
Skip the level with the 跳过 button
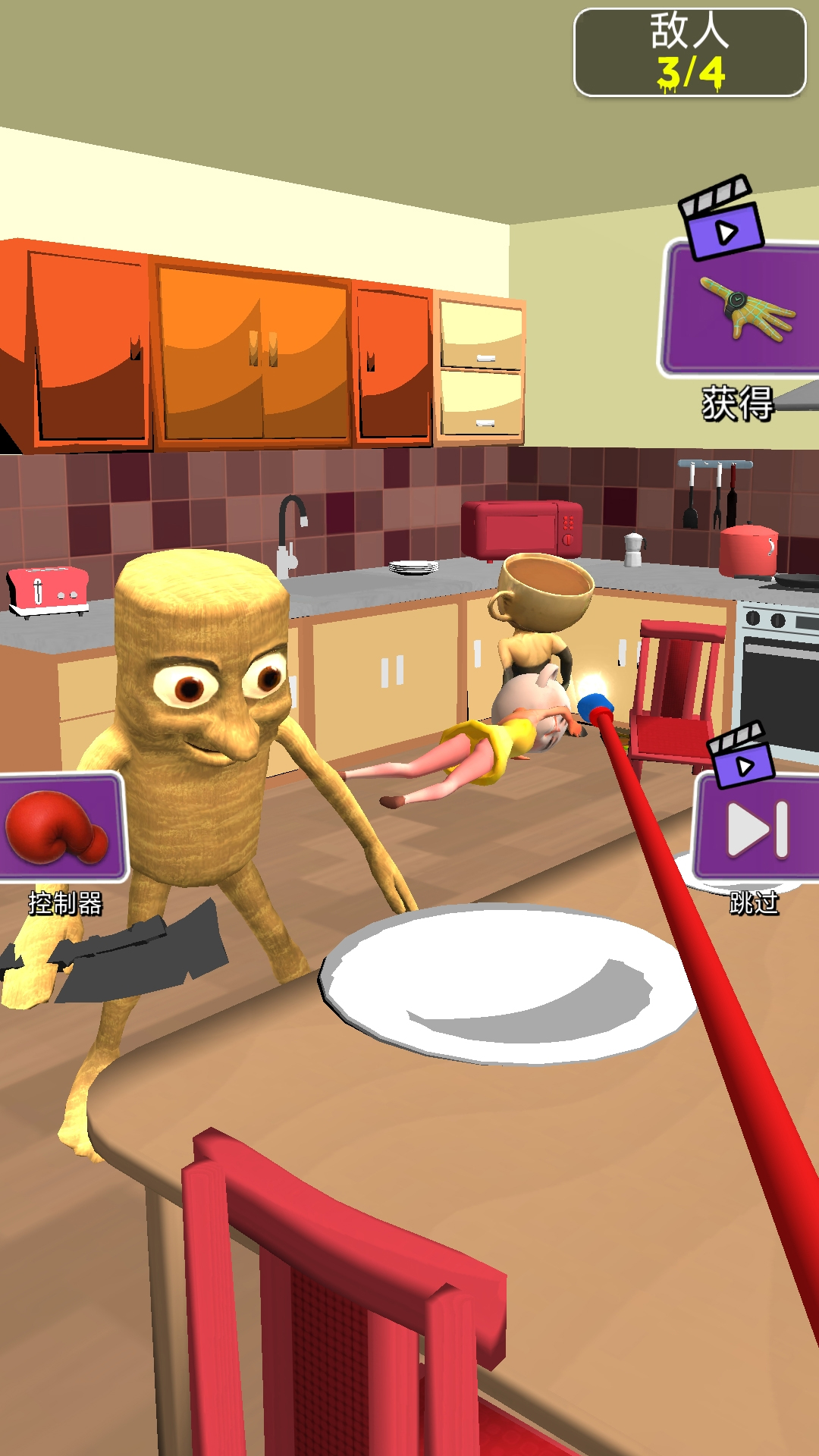coord(757,828)
